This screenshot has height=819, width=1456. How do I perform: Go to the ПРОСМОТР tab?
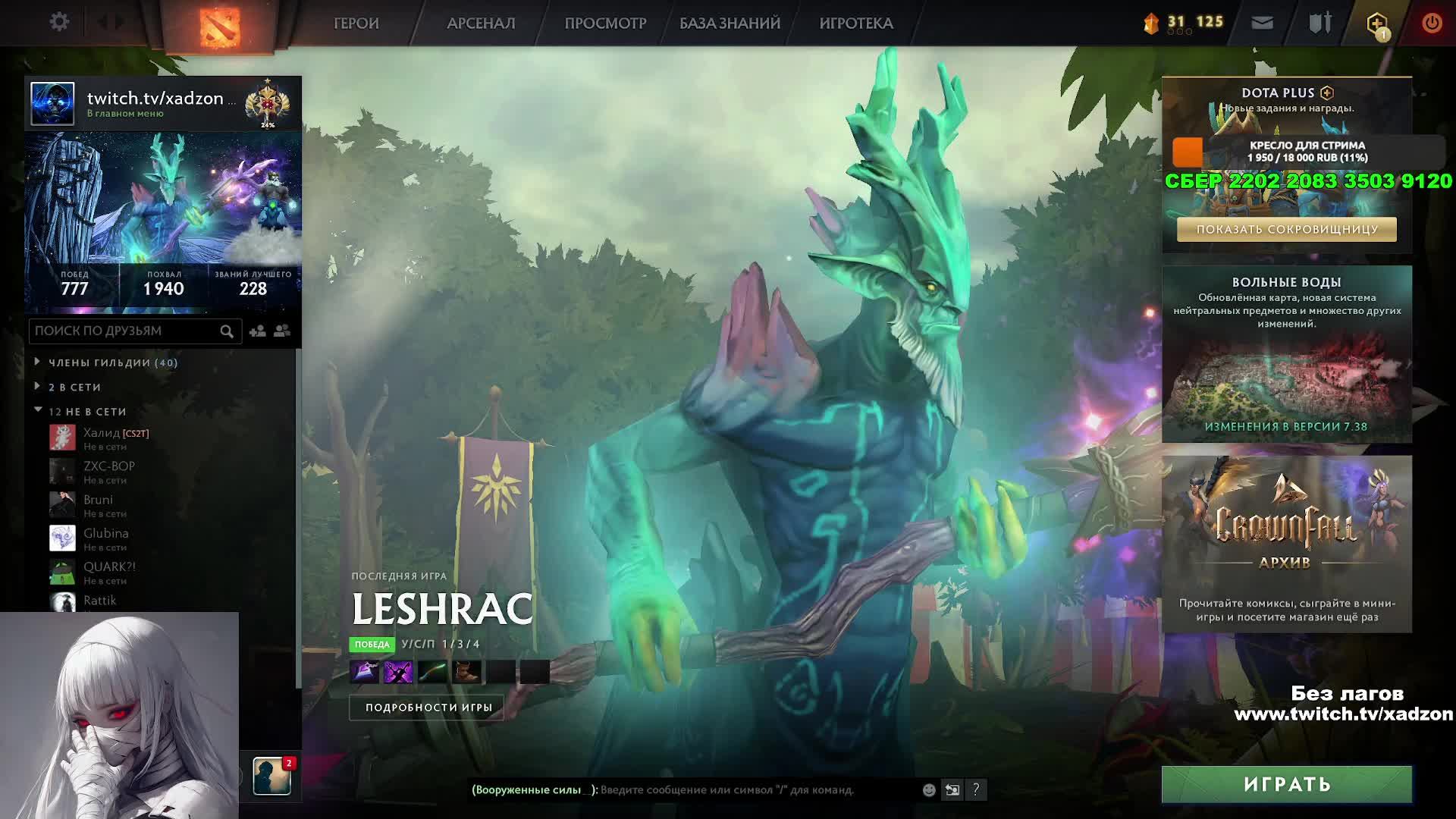[605, 24]
